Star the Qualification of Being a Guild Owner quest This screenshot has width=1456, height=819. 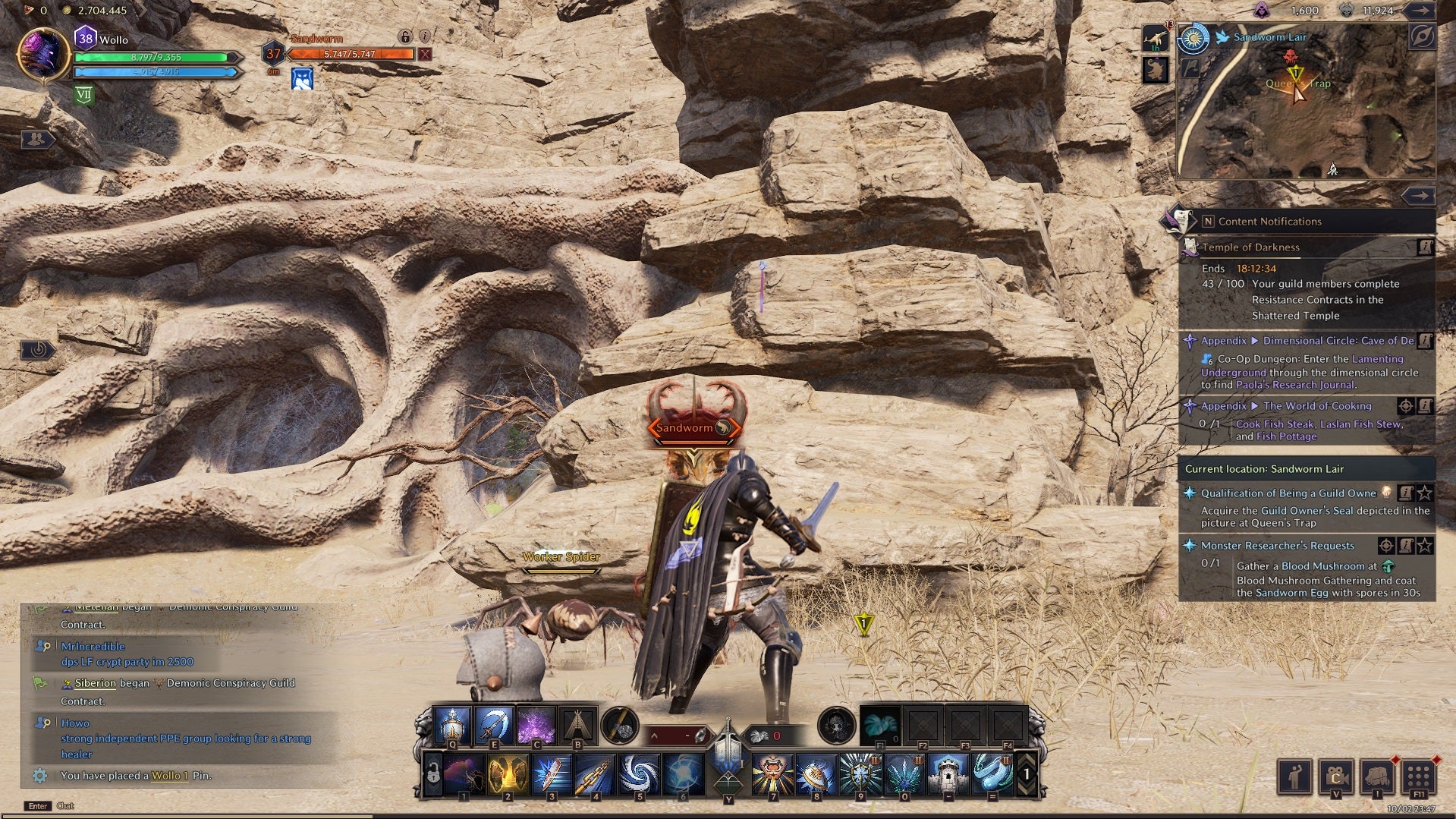(1425, 493)
